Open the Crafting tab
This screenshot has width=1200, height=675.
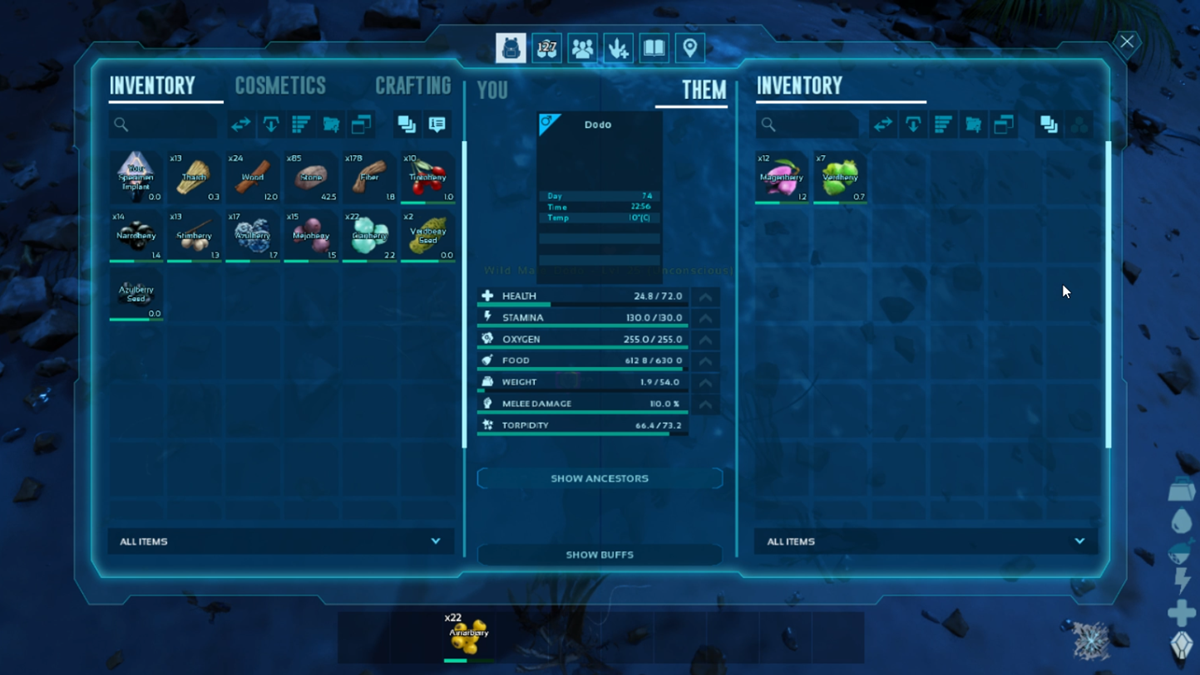click(413, 86)
